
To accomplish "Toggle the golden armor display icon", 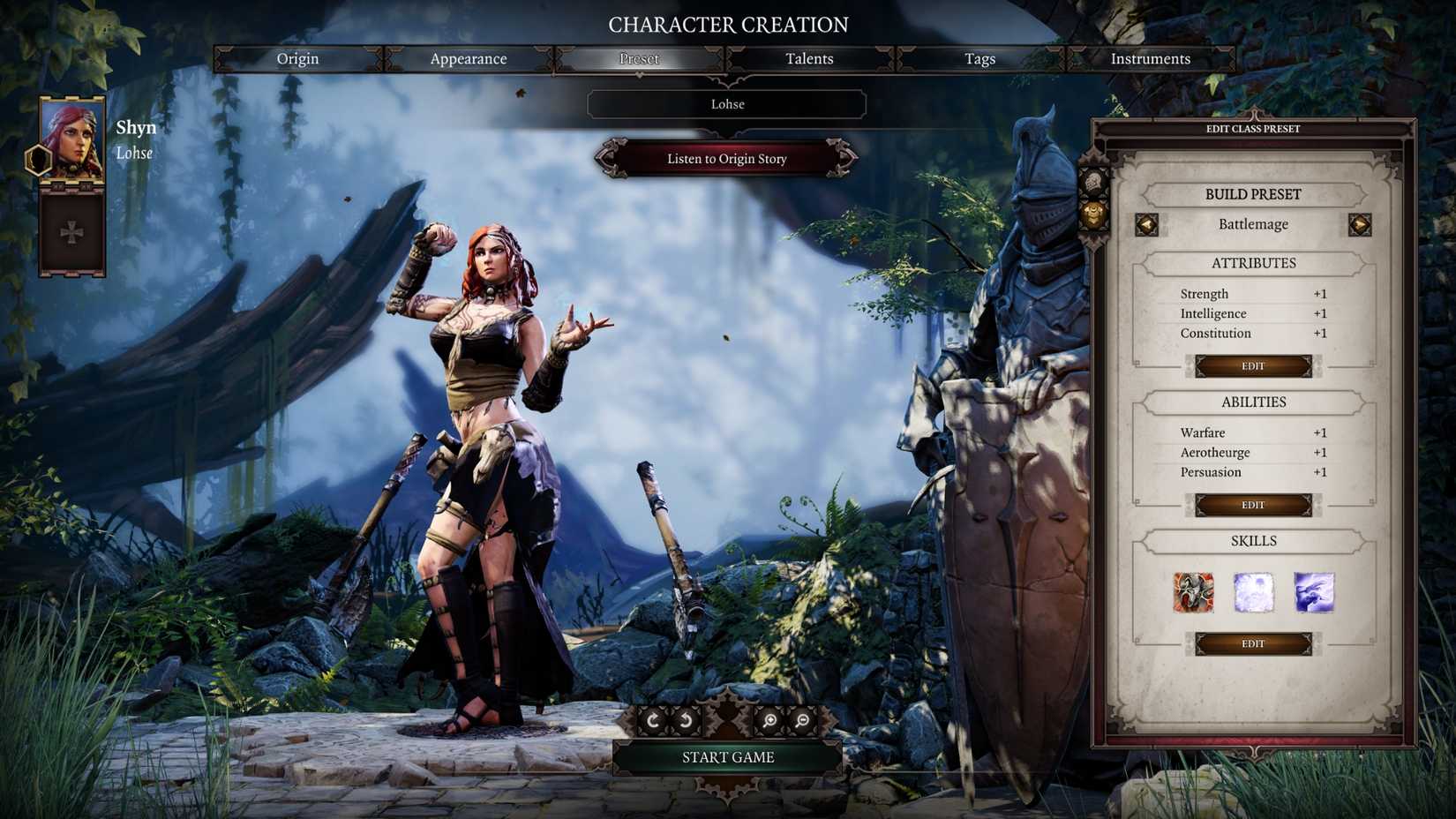I will click(x=1092, y=214).
